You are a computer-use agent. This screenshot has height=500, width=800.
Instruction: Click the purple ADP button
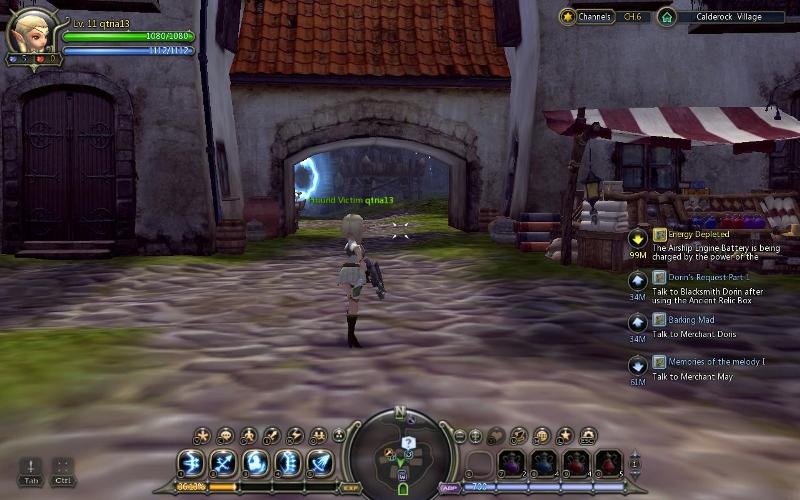pos(449,488)
